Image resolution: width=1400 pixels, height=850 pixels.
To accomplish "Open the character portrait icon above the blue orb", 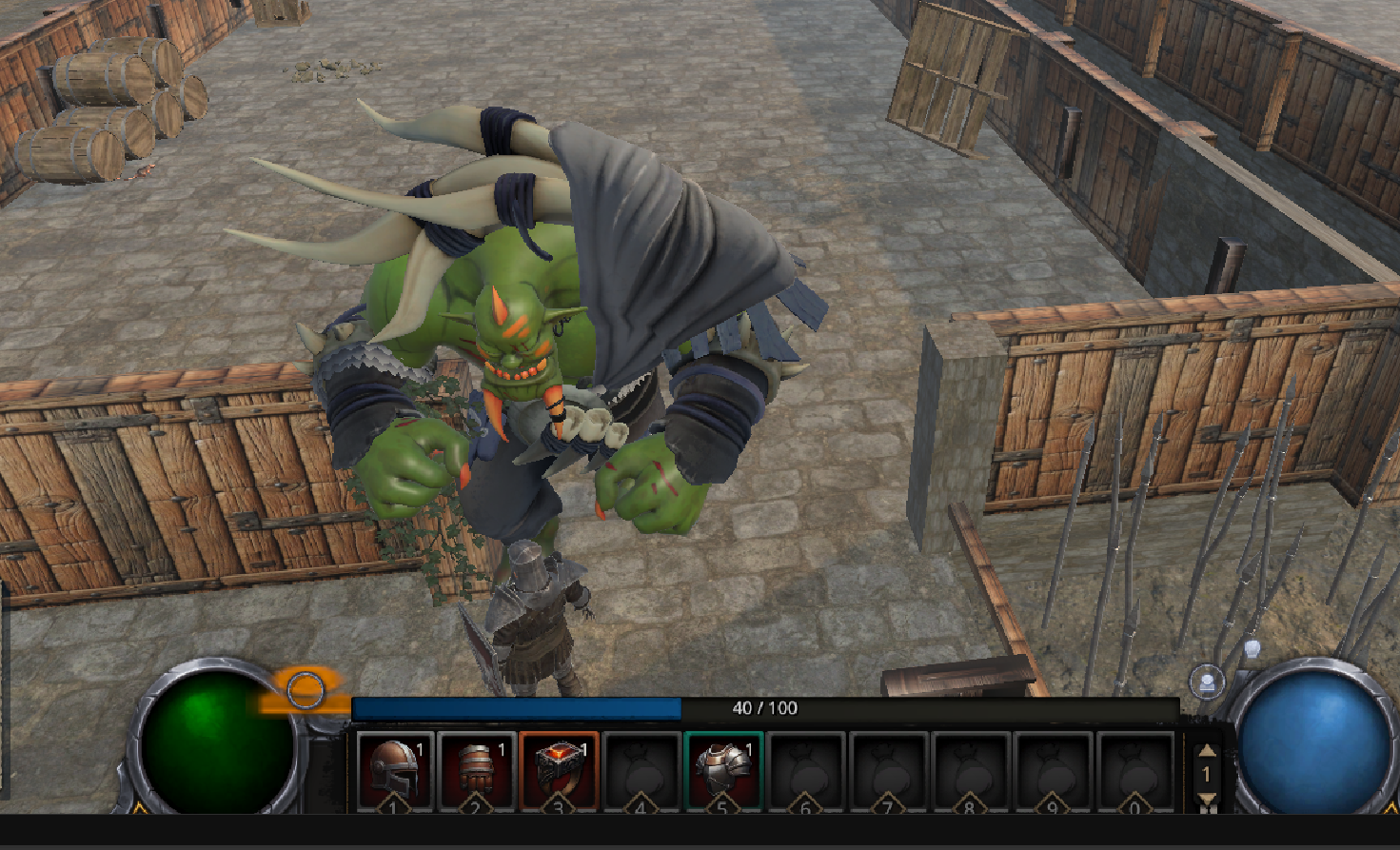I will 1207,682.
